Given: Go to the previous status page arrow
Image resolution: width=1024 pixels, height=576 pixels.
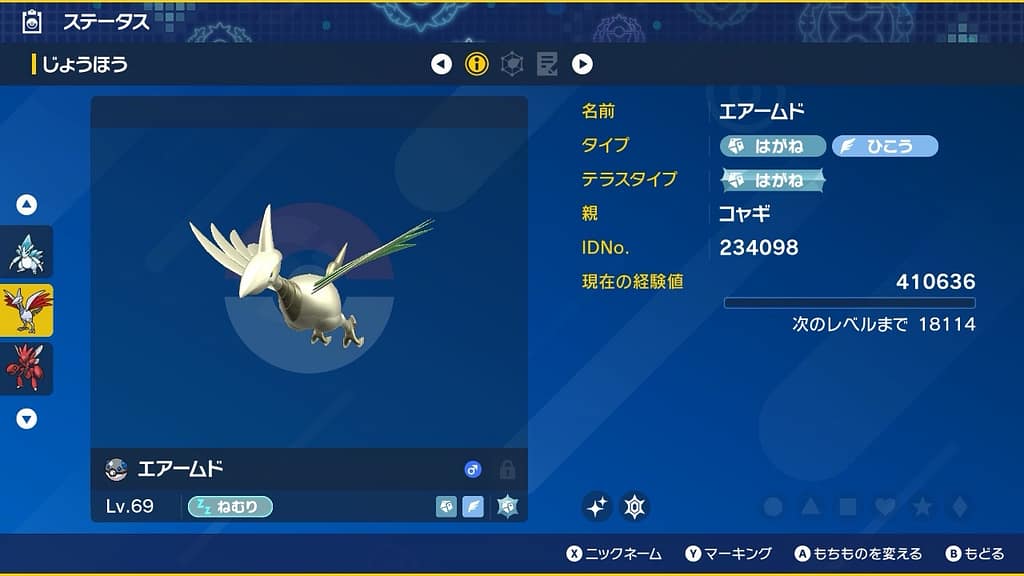Looking at the screenshot, I should pyautogui.click(x=441, y=65).
